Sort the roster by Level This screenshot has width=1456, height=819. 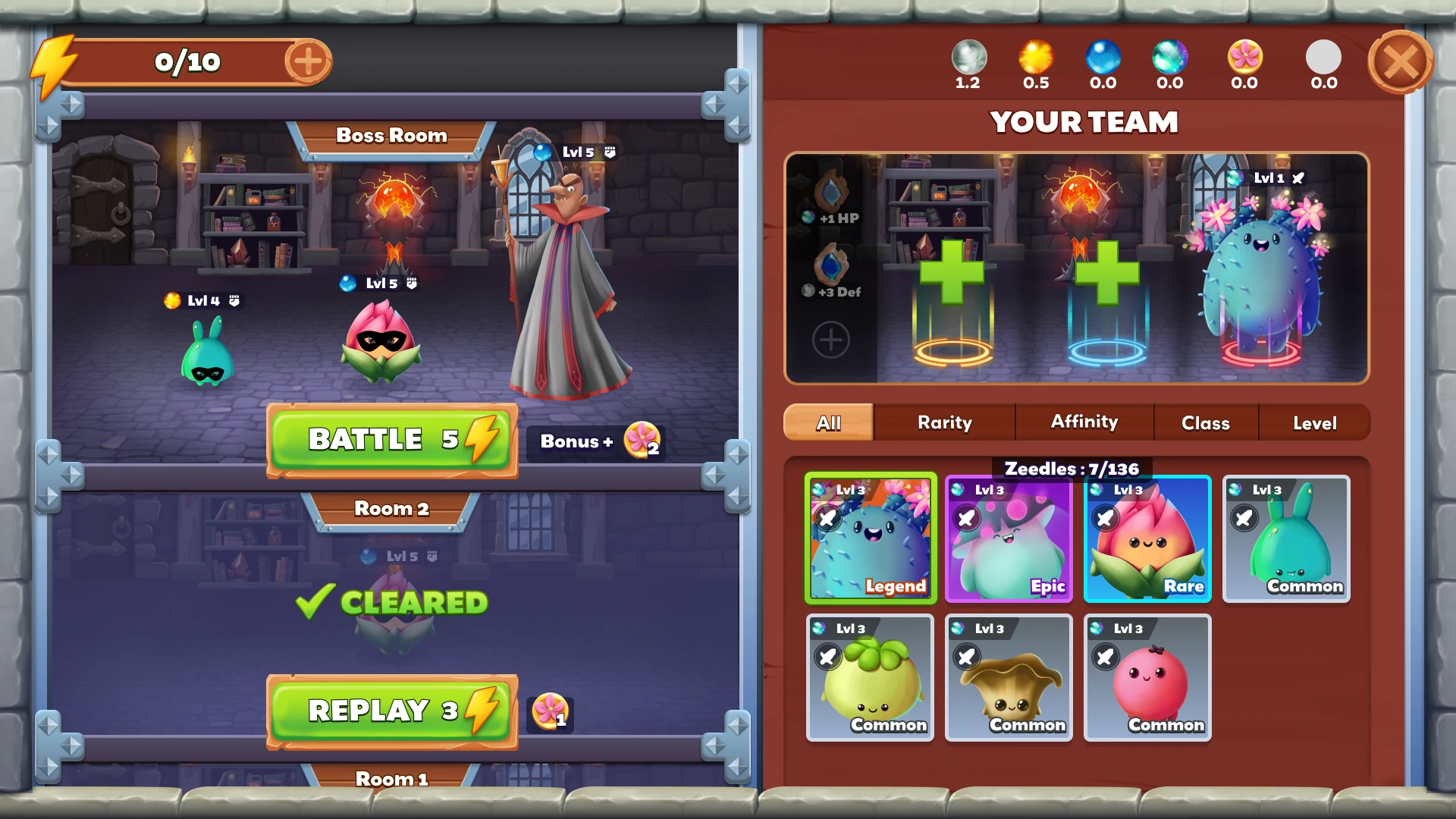(1314, 422)
